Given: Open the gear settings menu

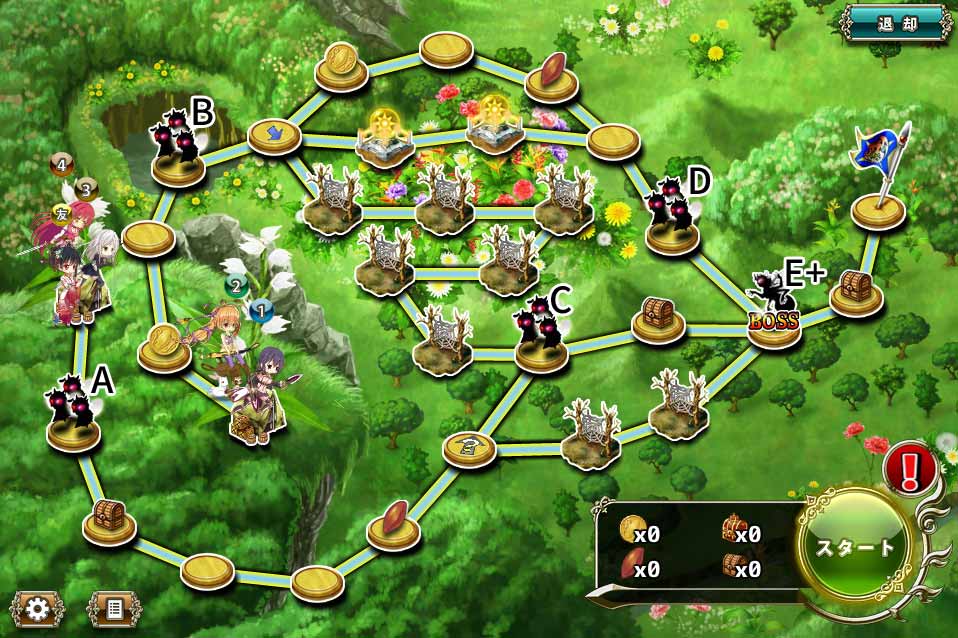Looking at the screenshot, I should (x=39, y=607).
